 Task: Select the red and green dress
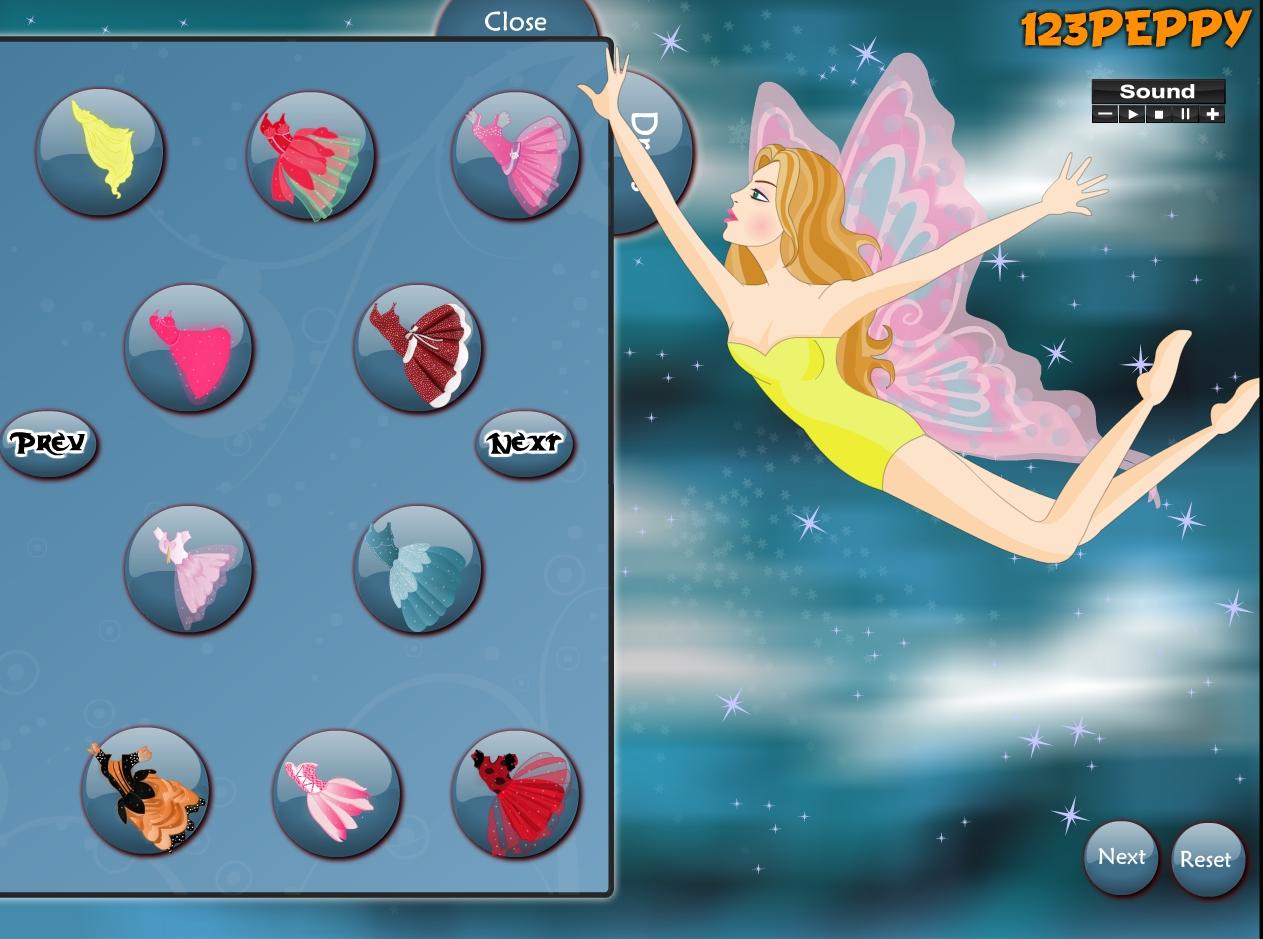[x=311, y=155]
